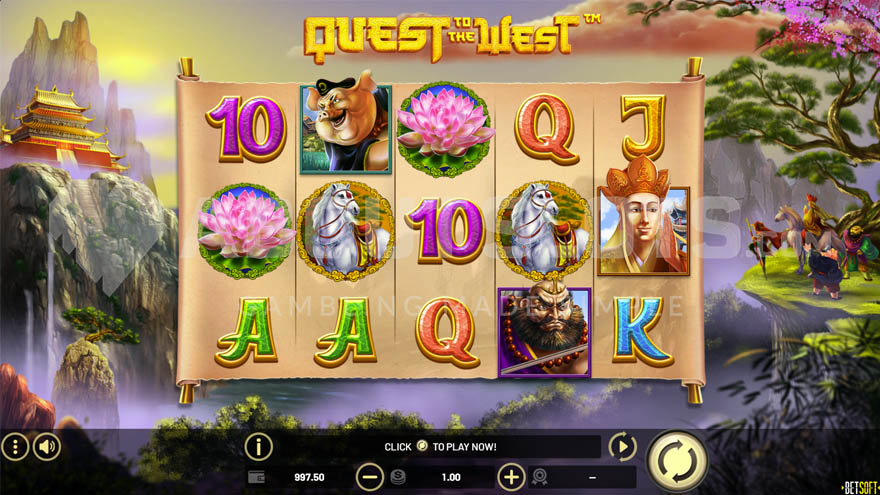Viewport: 880px width, 495px height.
Task: Open the game info paytable
Action: click(x=258, y=446)
